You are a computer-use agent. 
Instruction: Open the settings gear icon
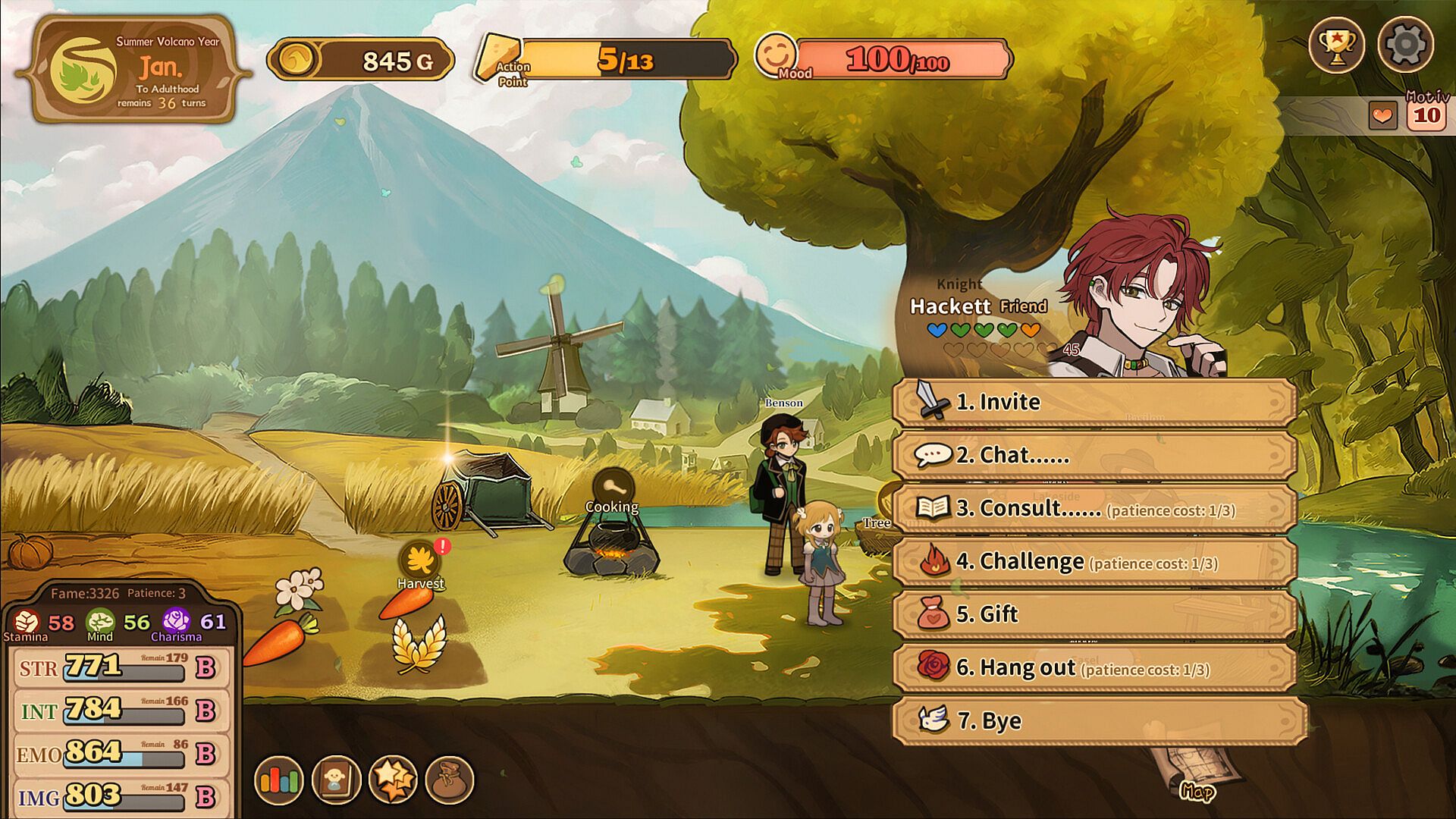[1405, 45]
